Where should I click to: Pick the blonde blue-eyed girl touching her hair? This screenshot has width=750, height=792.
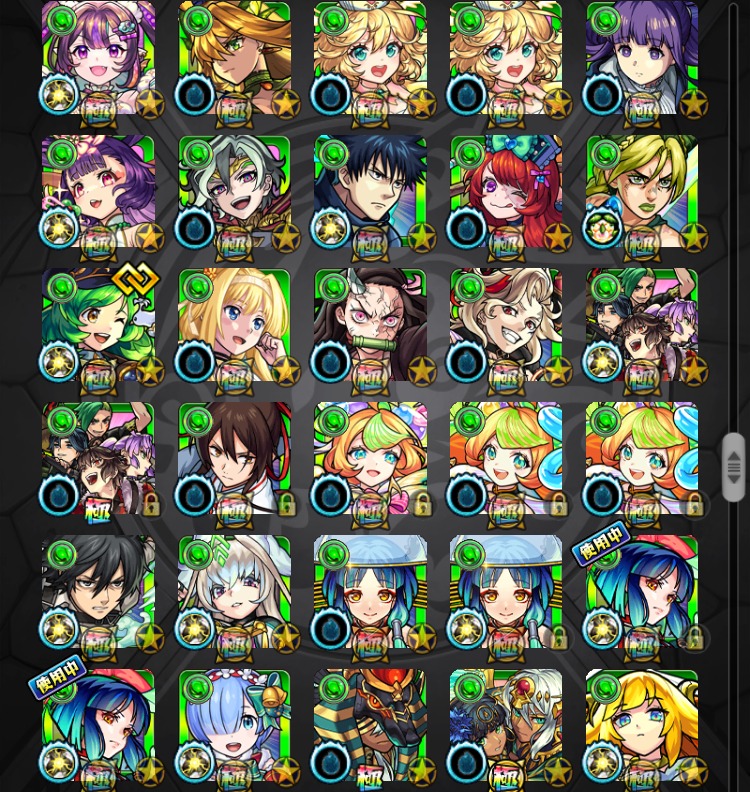tap(234, 324)
